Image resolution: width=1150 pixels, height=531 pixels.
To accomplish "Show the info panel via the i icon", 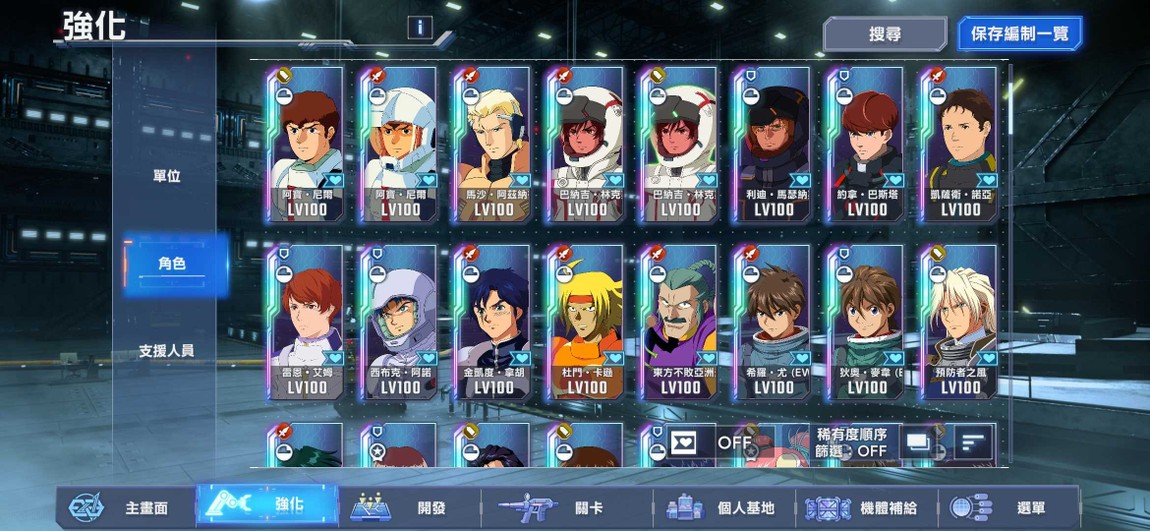I will pos(420,28).
